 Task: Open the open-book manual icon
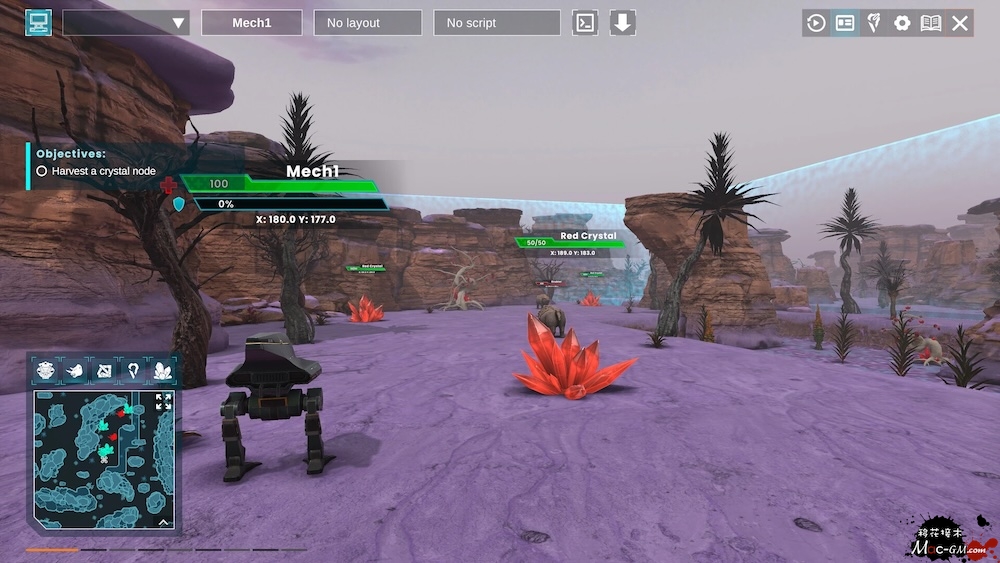pos(931,23)
